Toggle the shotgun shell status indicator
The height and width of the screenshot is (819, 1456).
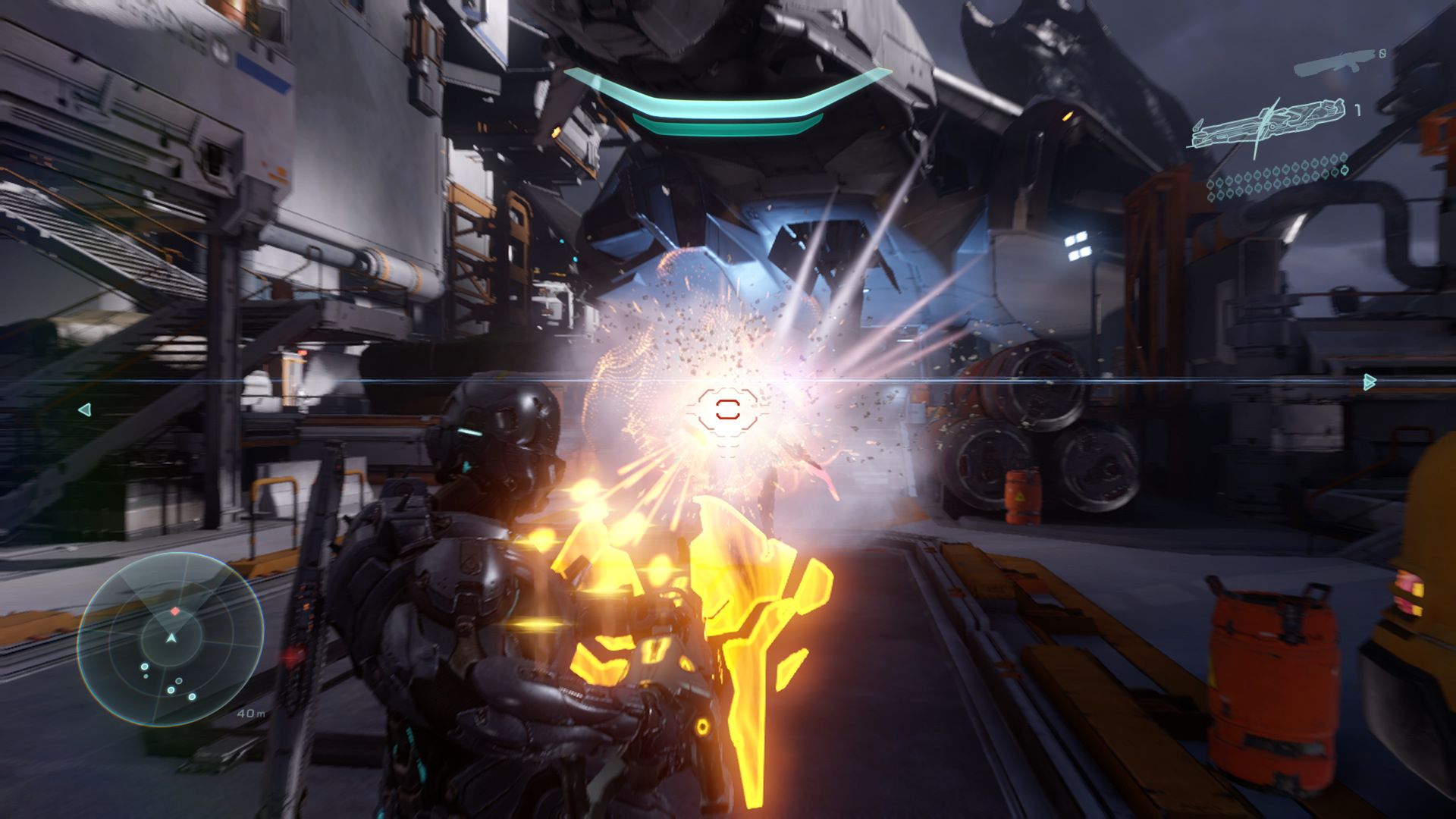(1382, 53)
